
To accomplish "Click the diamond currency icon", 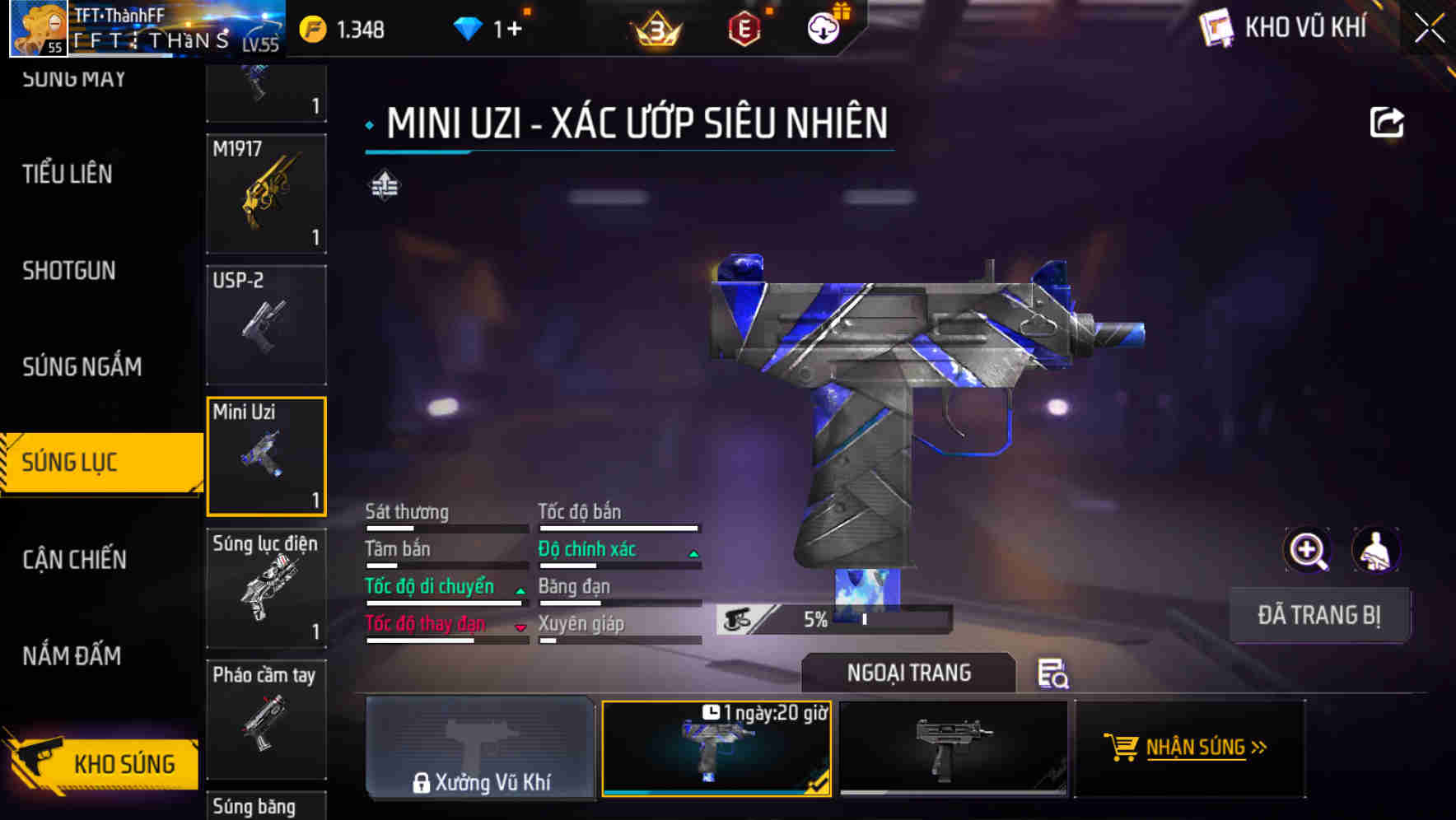I will (469, 27).
